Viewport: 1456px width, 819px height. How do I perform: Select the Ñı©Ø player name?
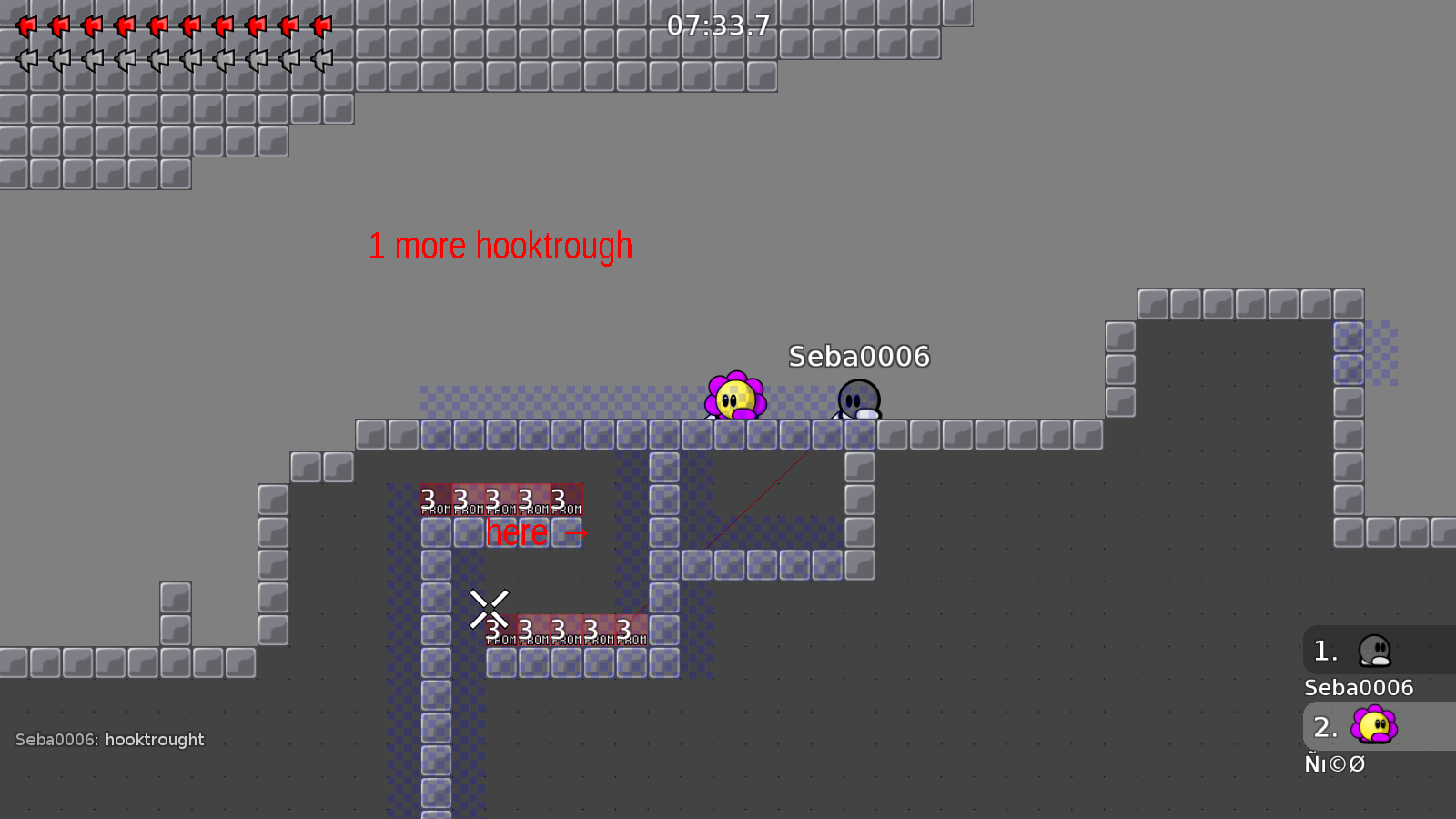point(1335,764)
